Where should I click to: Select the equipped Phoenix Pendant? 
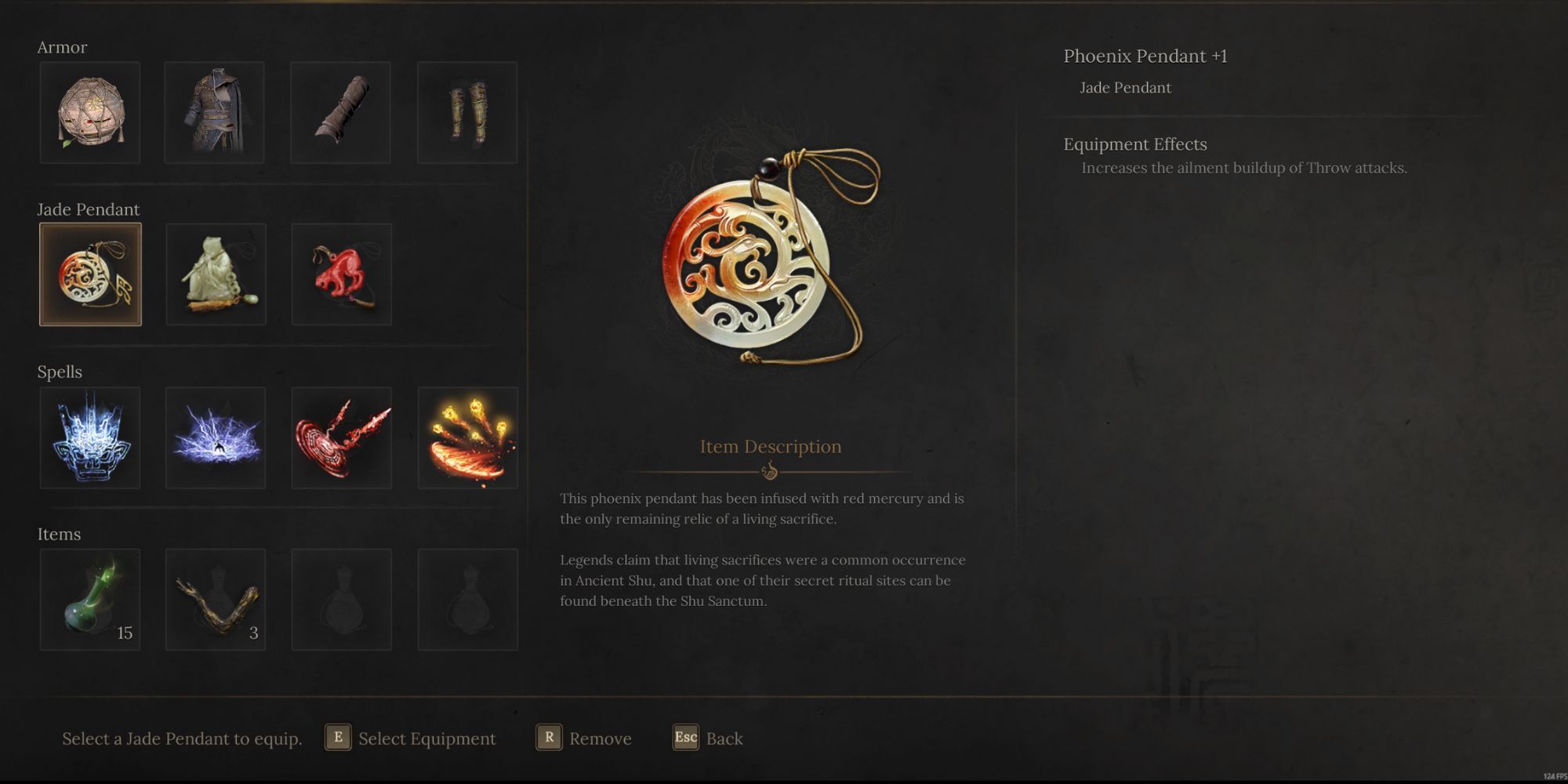point(89,274)
